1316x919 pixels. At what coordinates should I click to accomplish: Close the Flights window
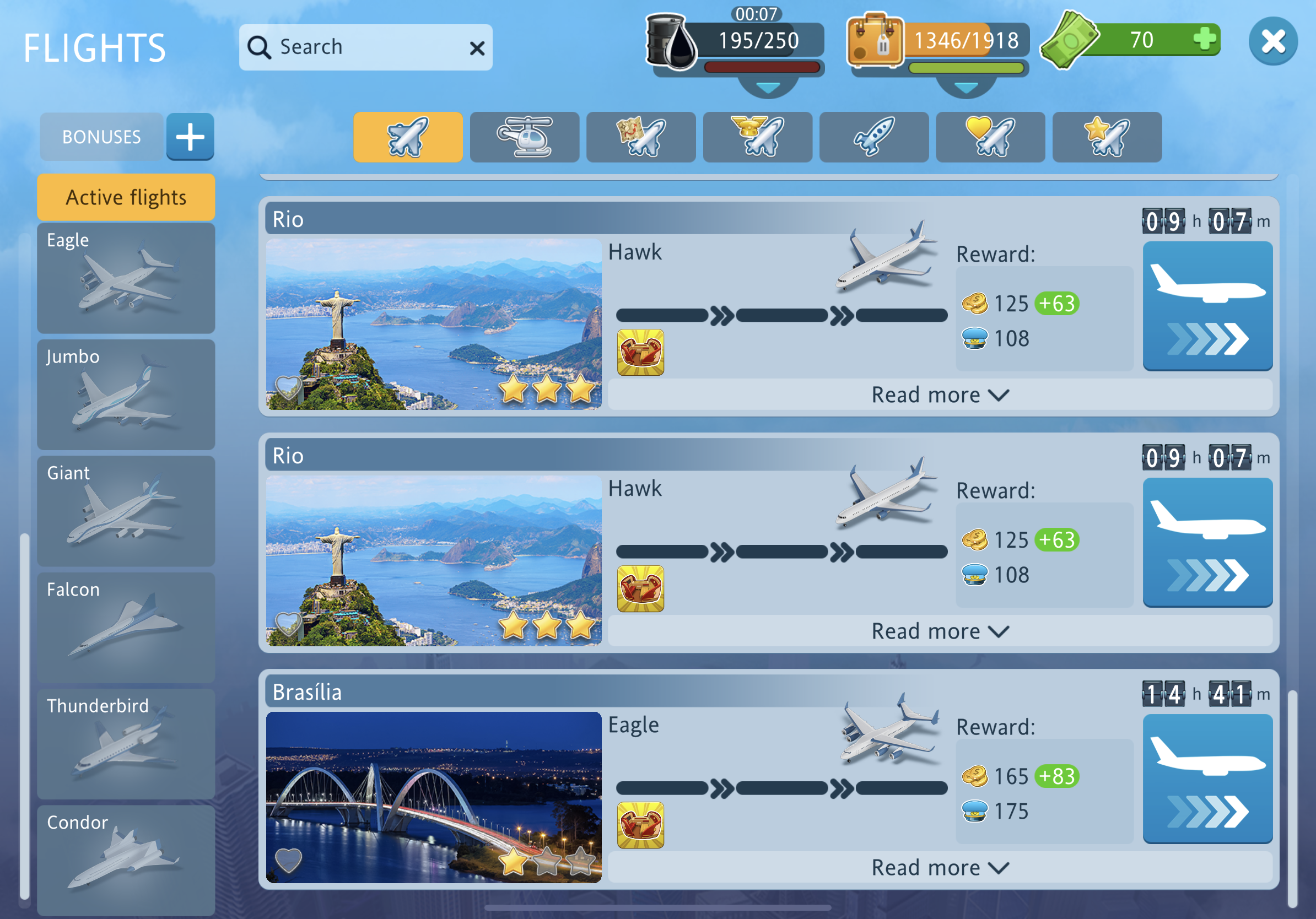(x=1272, y=41)
